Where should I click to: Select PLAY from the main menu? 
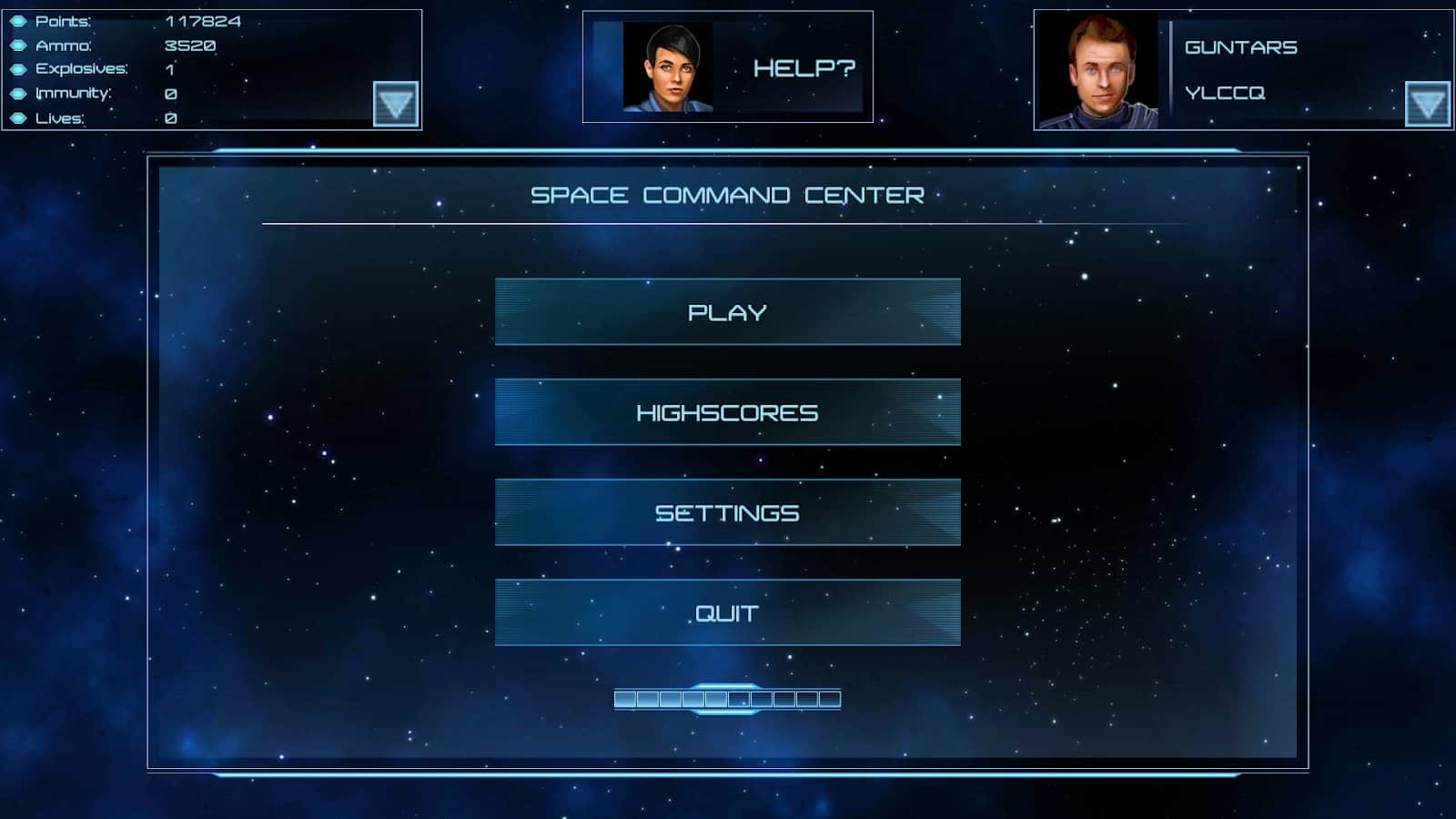point(728,312)
